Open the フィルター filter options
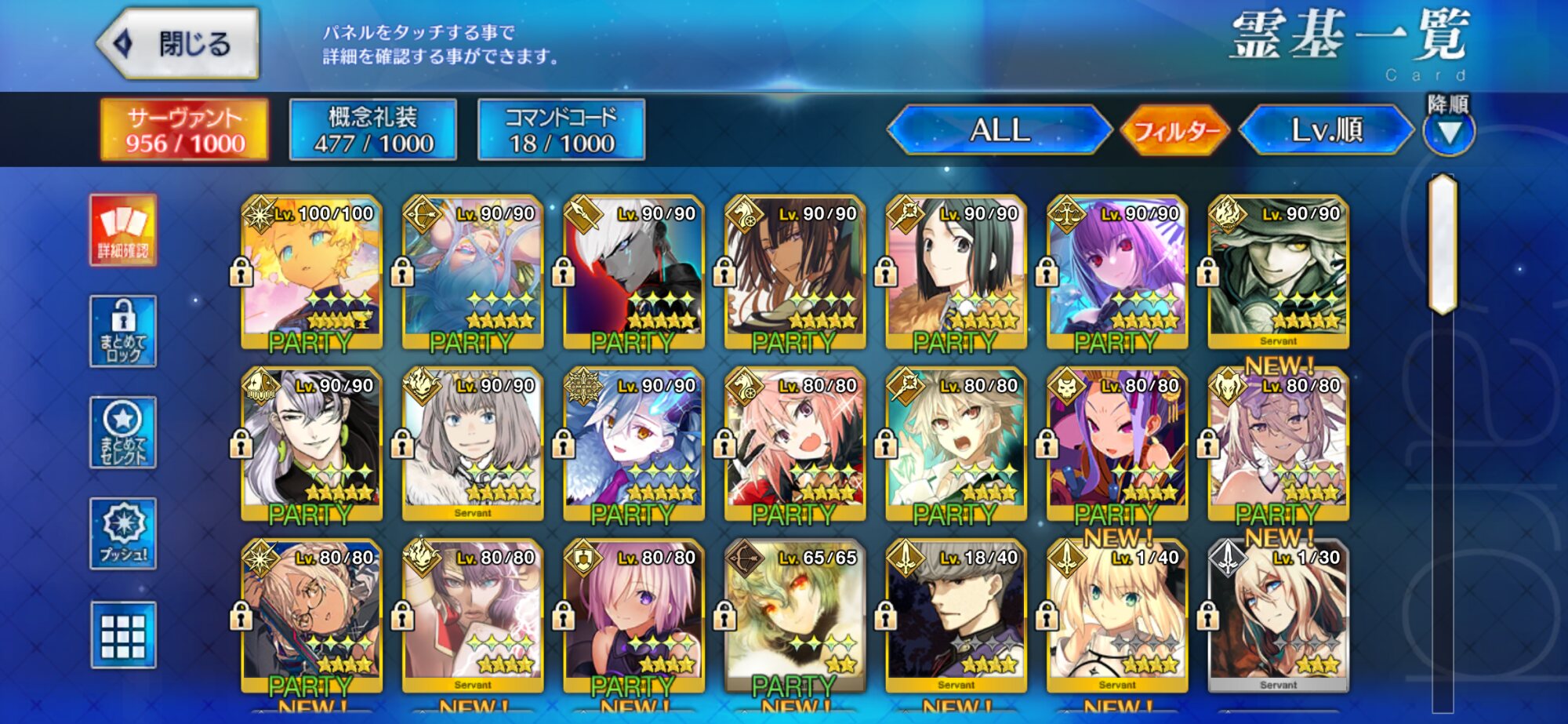 pos(1175,130)
